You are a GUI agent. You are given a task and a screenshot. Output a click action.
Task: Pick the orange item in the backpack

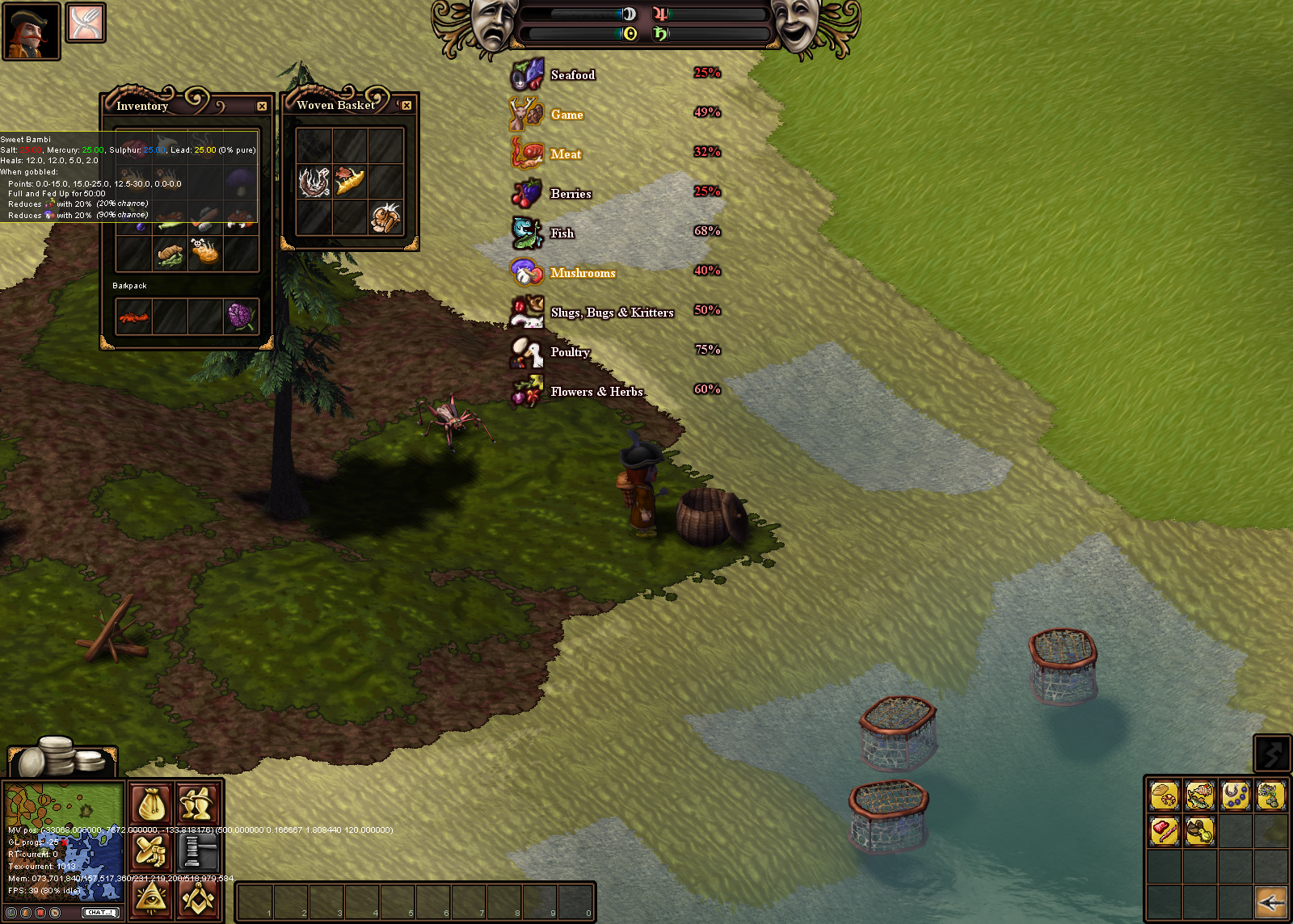(133, 316)
